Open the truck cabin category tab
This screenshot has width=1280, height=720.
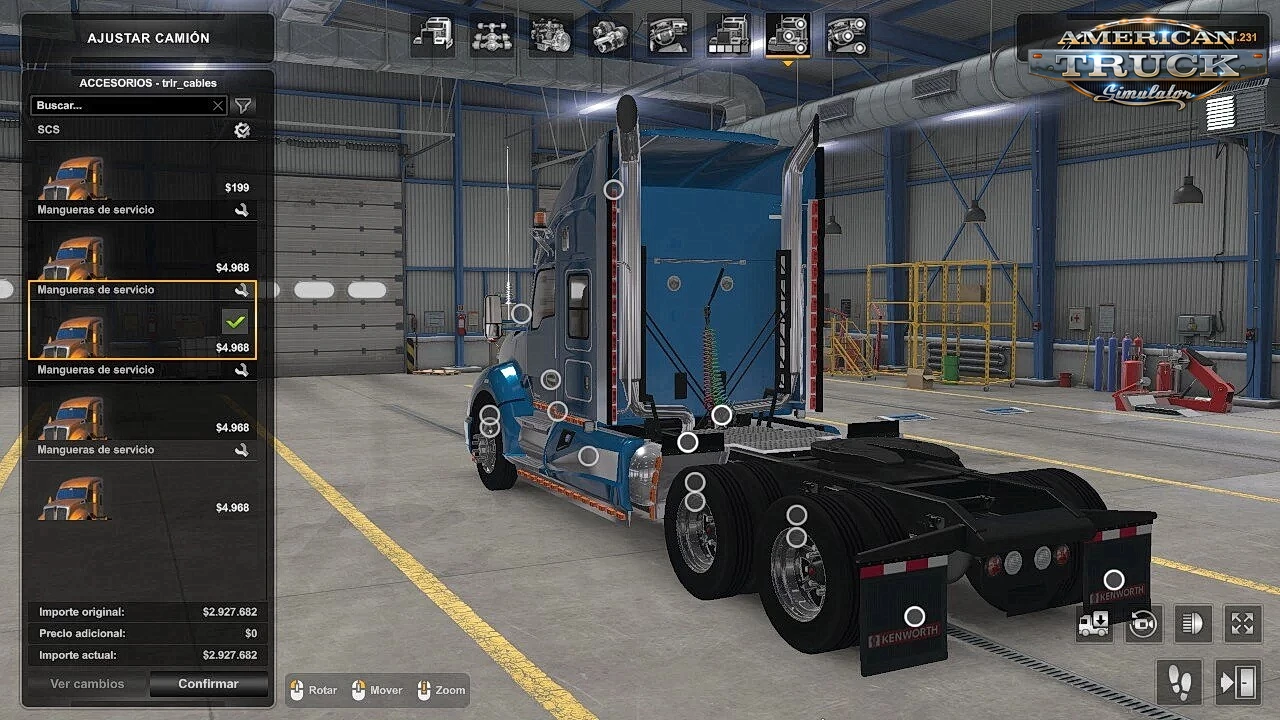click(433, 36)
